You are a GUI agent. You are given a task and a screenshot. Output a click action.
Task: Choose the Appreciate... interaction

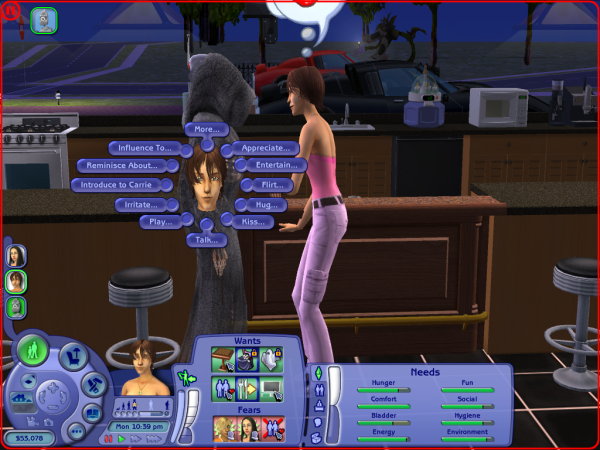(262, 149)
